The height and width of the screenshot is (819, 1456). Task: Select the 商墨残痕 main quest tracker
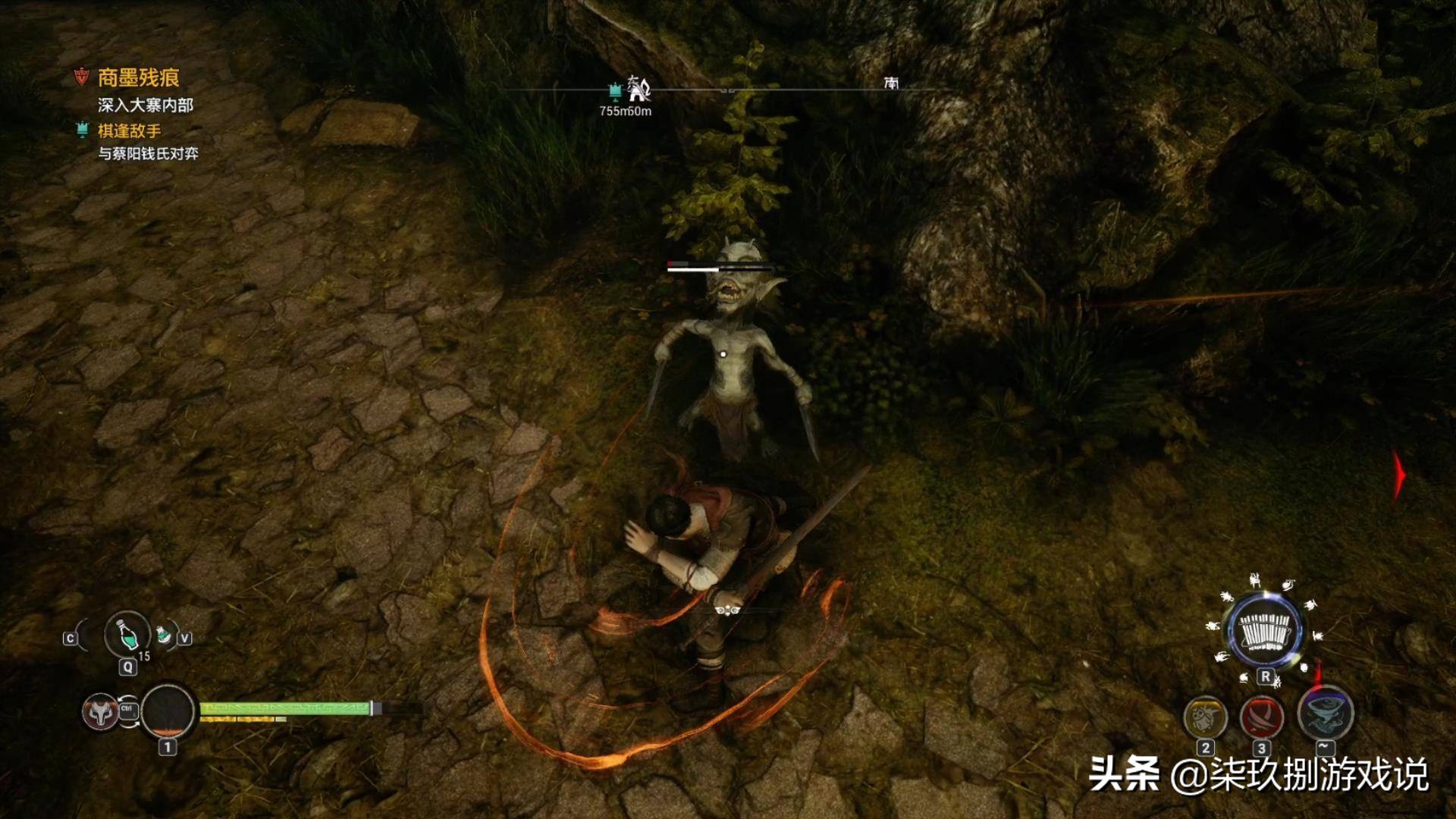138,77
